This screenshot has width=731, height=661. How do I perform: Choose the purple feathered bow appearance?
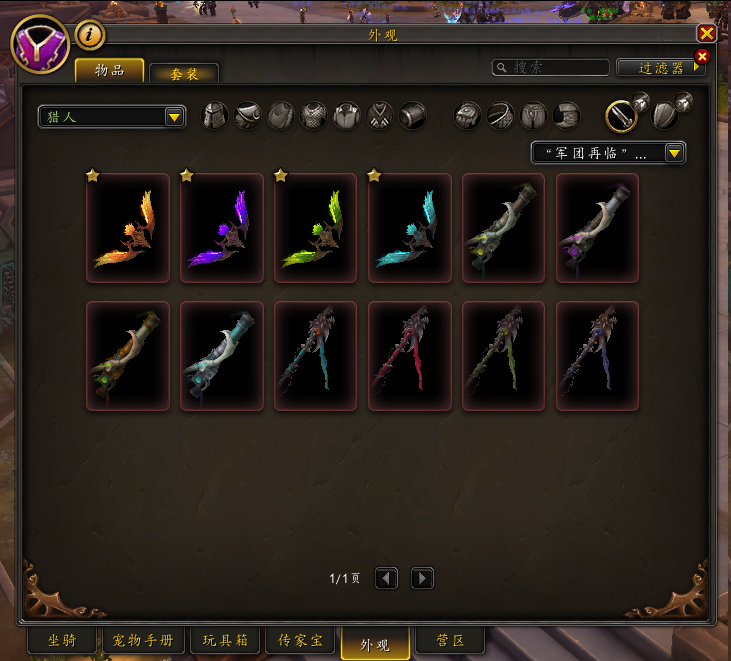point(222,228)
